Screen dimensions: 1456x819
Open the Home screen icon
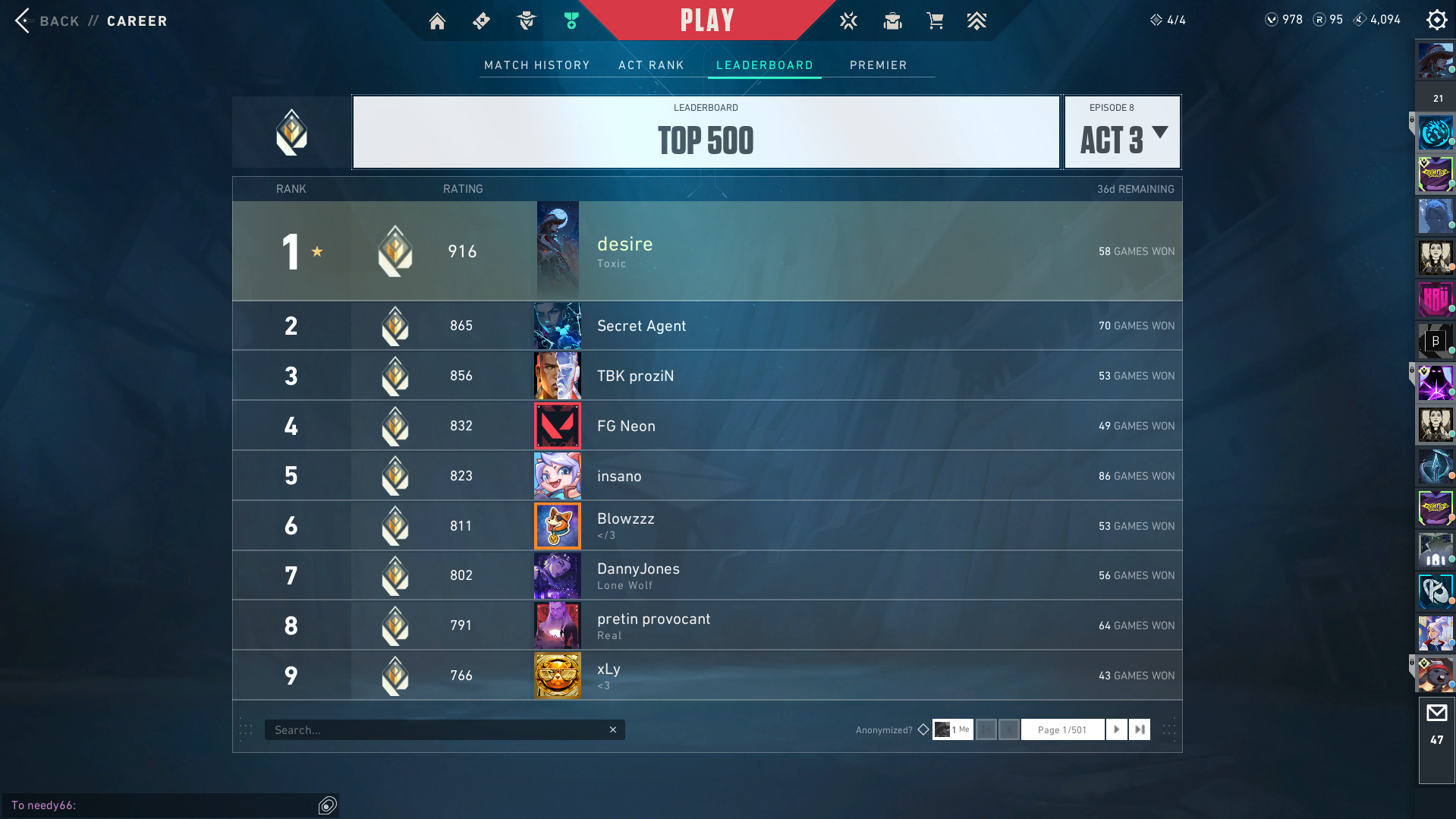437,20
